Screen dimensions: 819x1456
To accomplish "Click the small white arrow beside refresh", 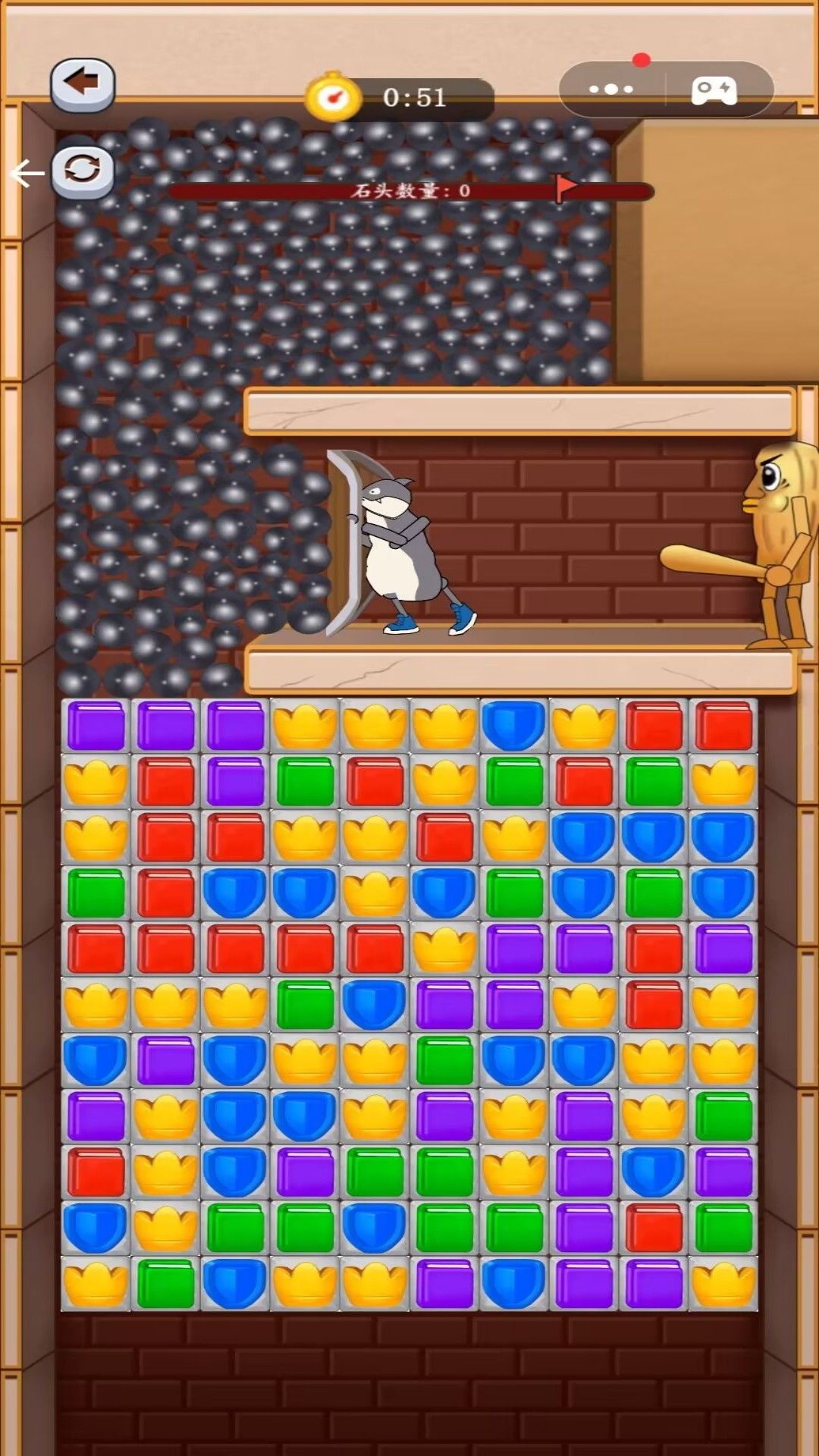I will pos(27,174).
